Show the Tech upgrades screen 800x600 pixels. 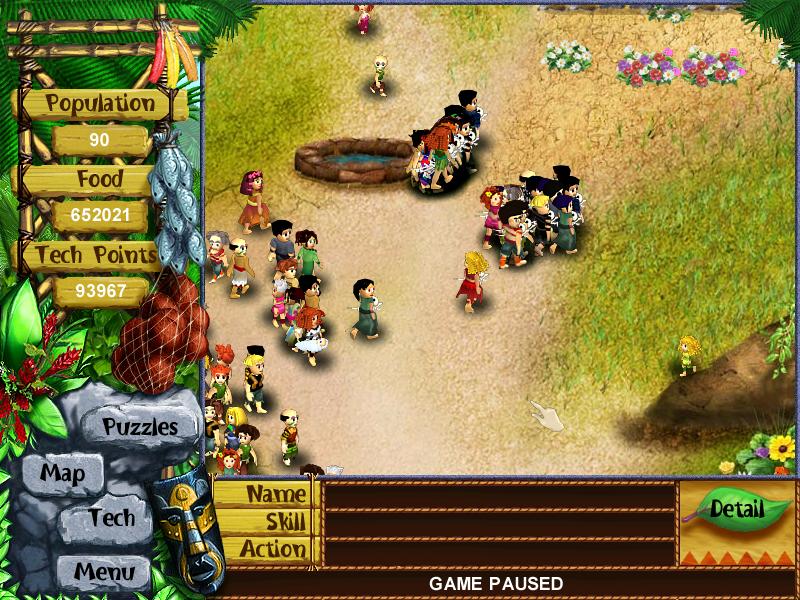pyautogui.click(x=110, y=518)
